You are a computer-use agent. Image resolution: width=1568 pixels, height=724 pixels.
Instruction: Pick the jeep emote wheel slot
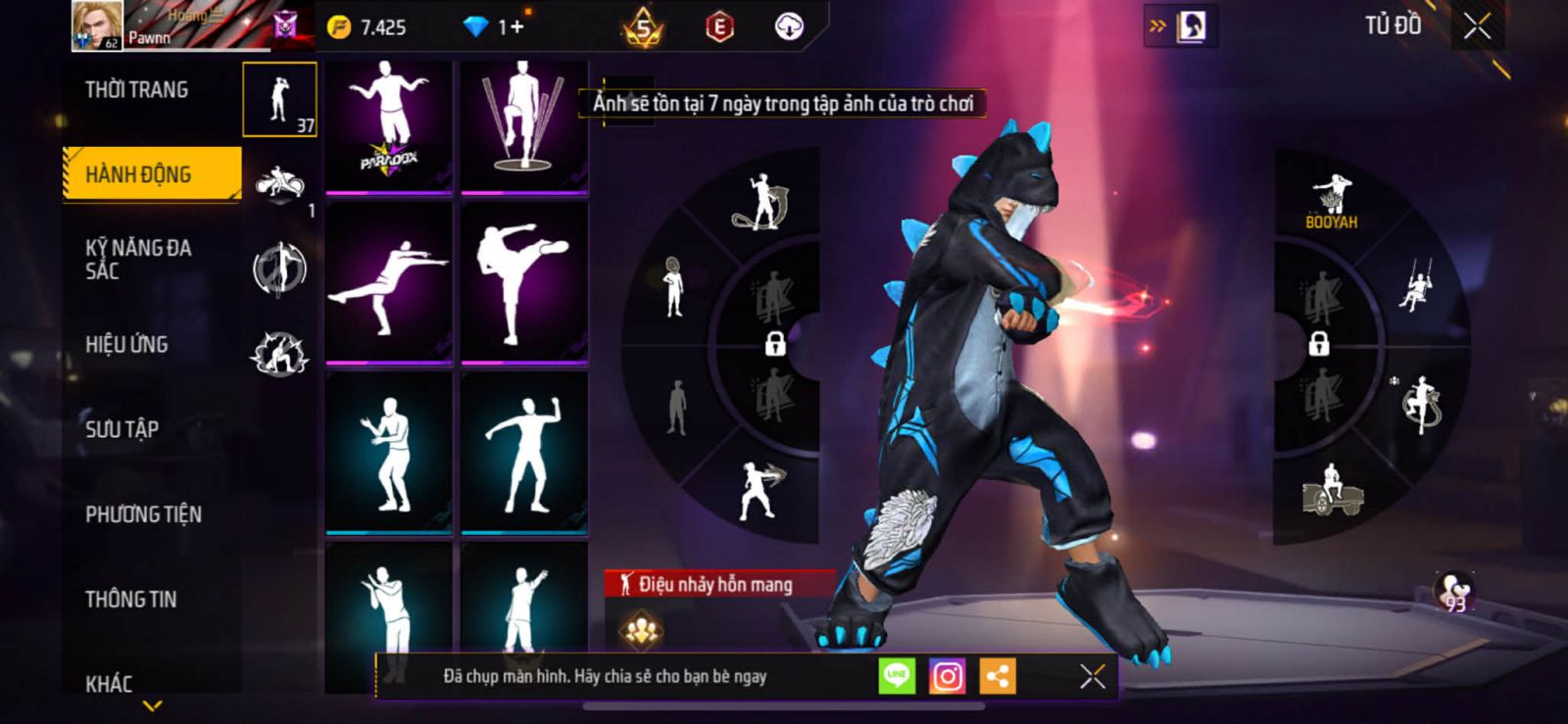(x=1332, y=490)
